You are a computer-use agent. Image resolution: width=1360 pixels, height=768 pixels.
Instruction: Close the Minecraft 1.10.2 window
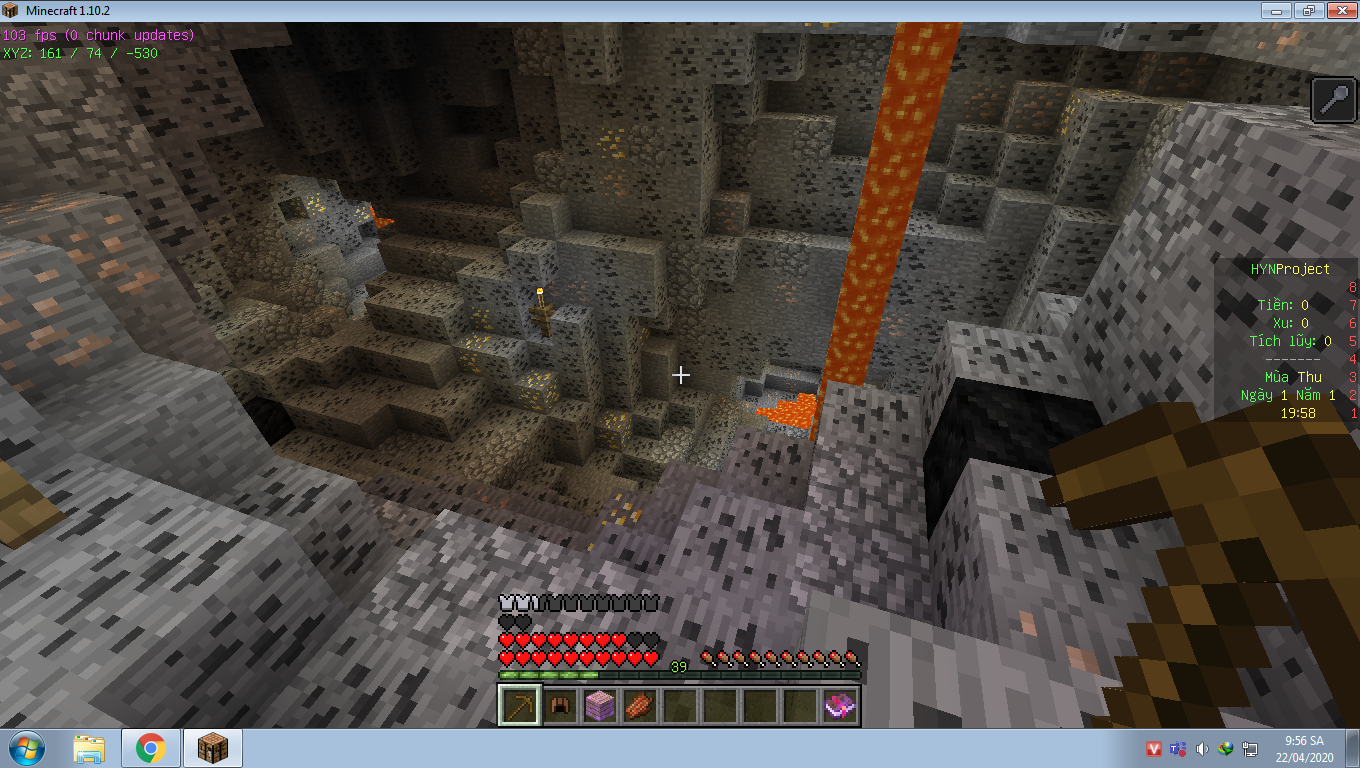coord(1339,10)
